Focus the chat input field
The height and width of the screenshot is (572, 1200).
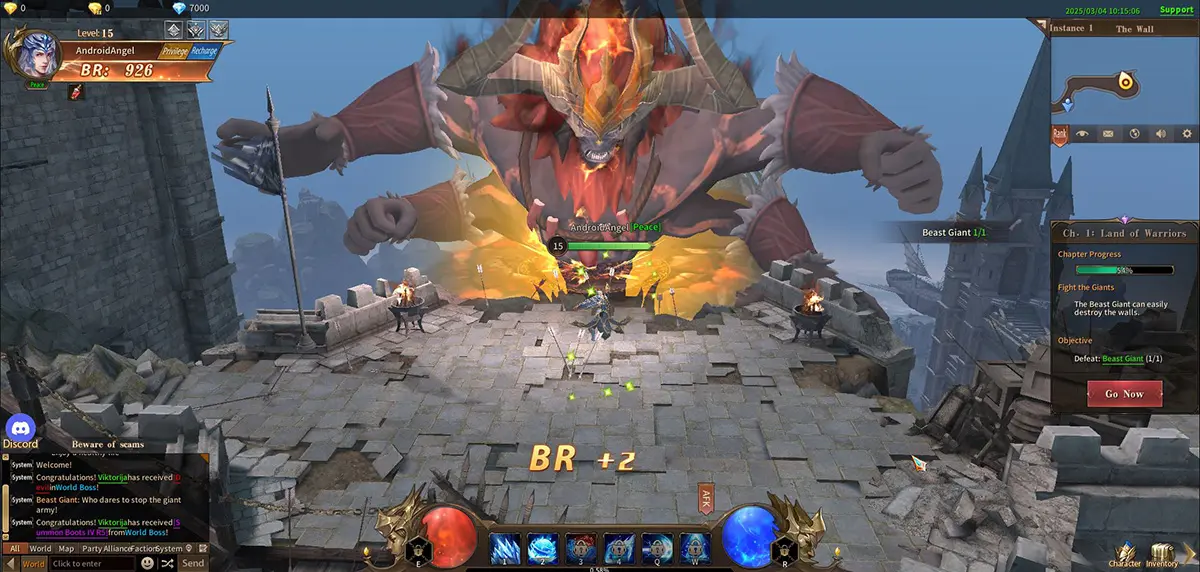pyautogui.click(x=90, y=564)
